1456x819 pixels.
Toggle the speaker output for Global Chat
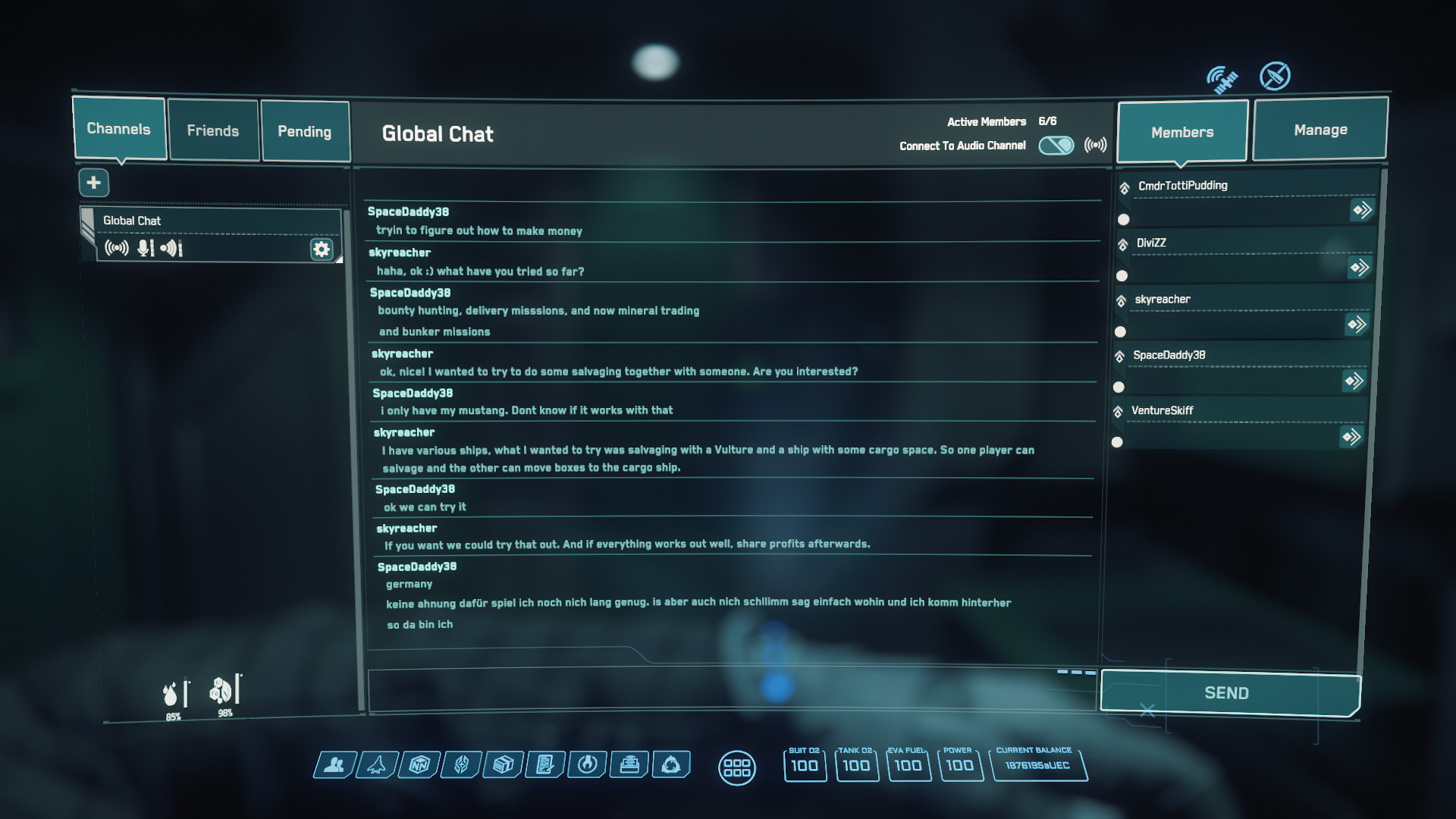(168, 248)
